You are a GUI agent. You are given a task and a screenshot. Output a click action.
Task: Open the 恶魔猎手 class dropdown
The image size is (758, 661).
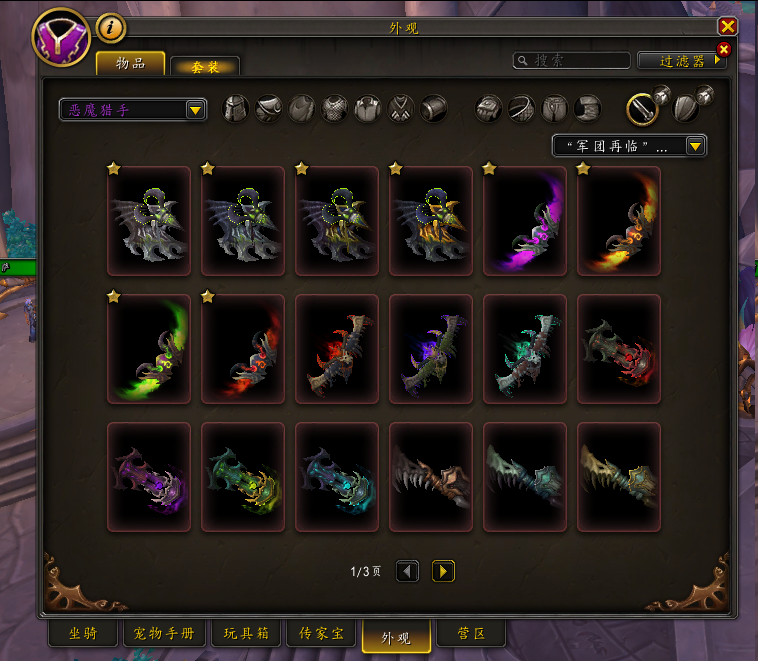tap(132, 109)
